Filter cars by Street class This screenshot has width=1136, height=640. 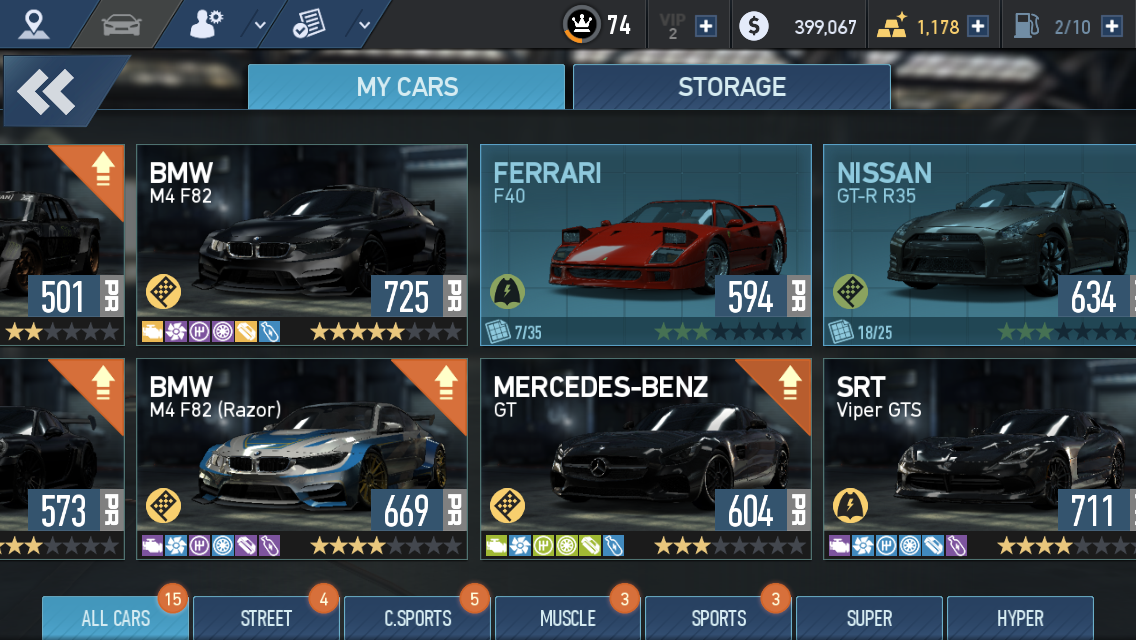pyautogui.click(x=266, y=619)
